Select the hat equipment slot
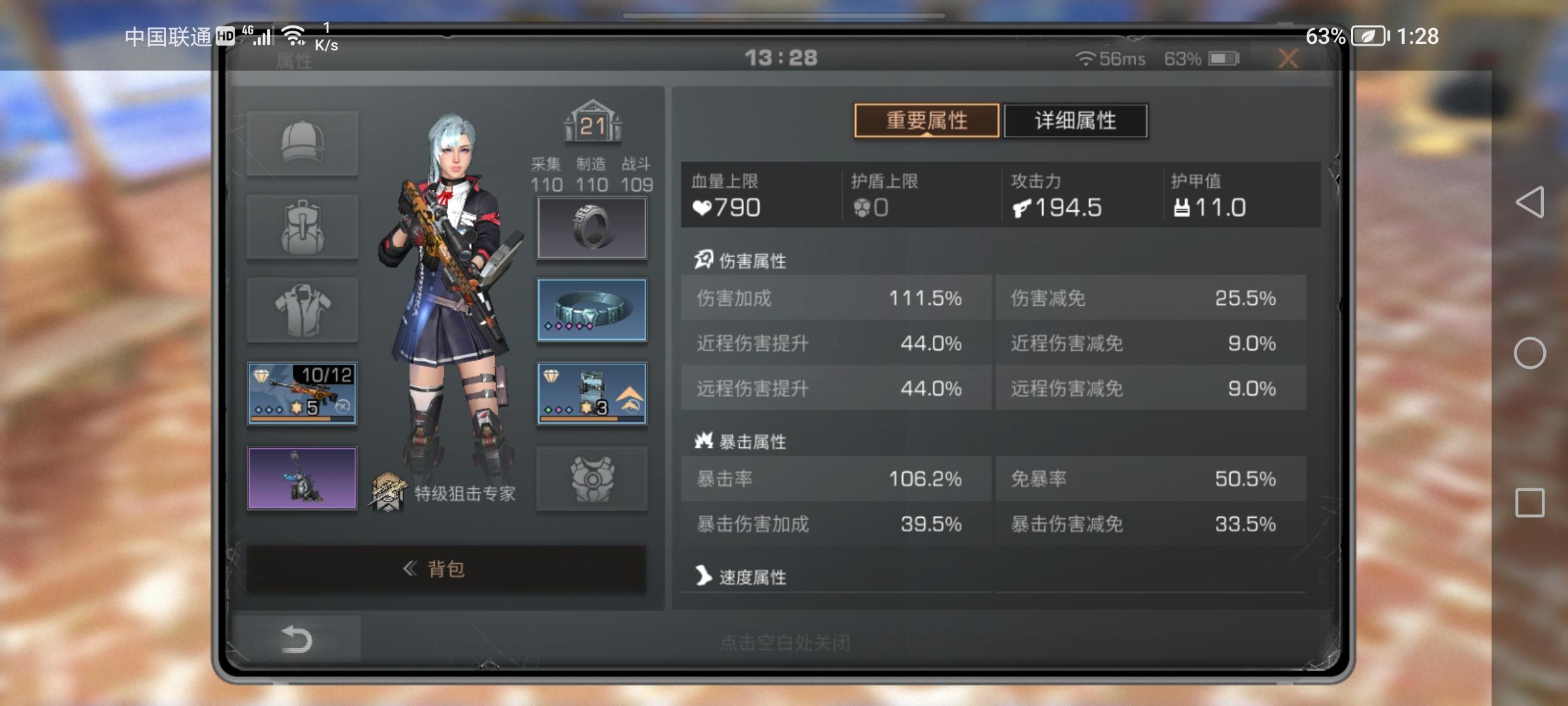 tap(302, 143)
